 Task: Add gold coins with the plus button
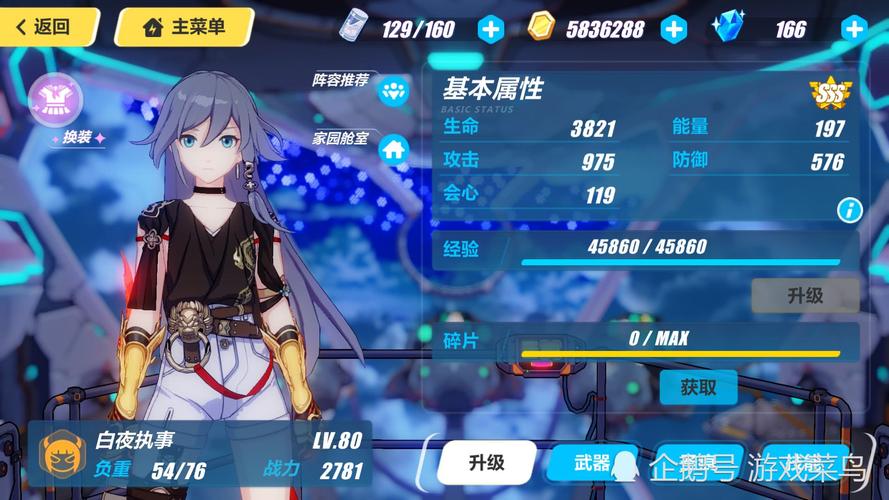[675, 29]
